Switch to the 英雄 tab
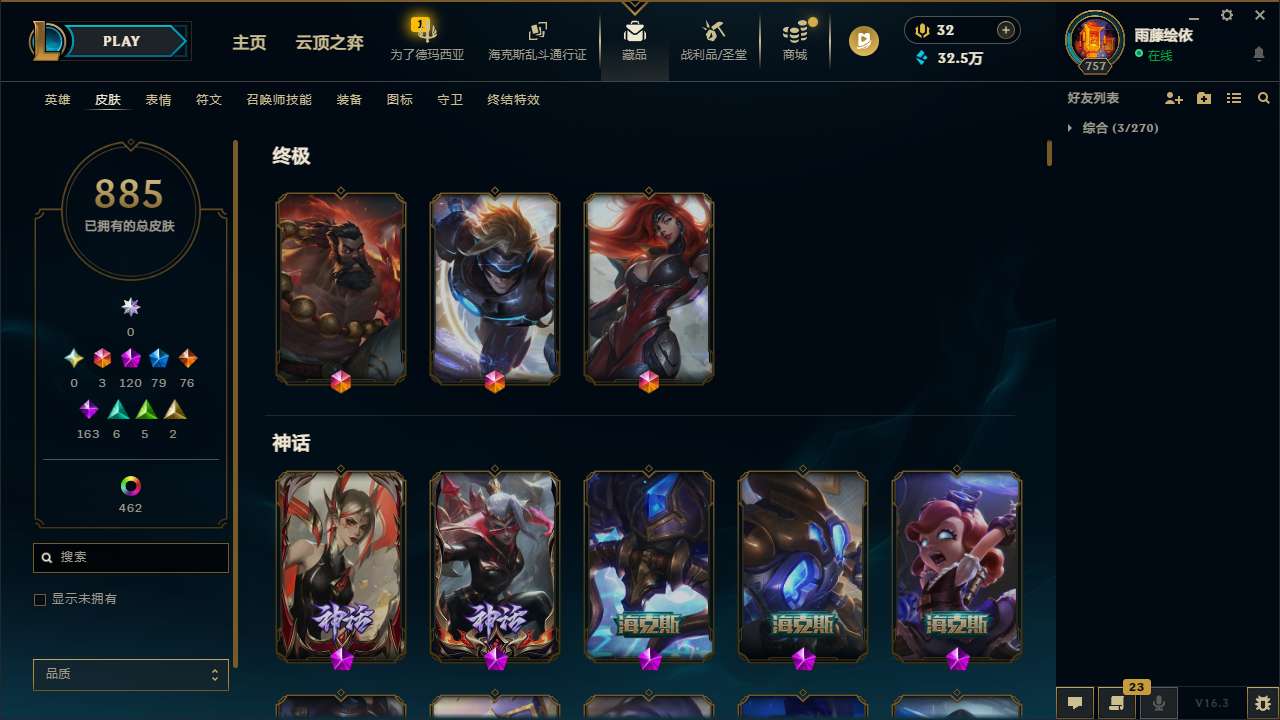The width and height of the screenshot is (1280, 720). (x=57, y=100)
